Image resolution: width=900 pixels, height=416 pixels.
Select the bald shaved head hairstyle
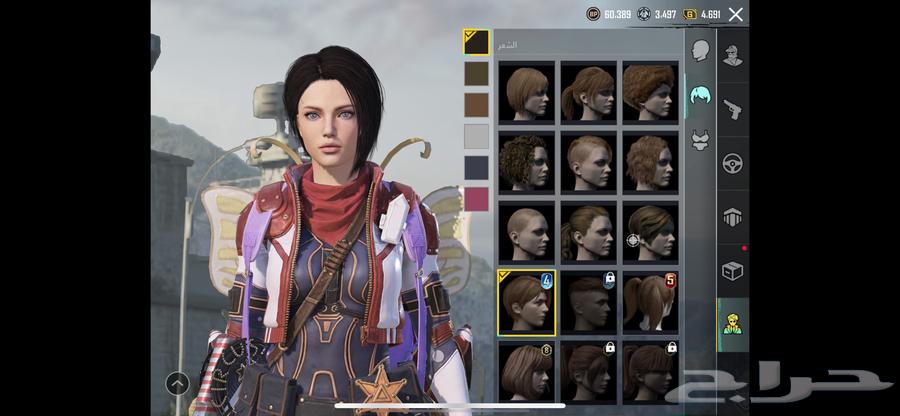tap(526, 232)
